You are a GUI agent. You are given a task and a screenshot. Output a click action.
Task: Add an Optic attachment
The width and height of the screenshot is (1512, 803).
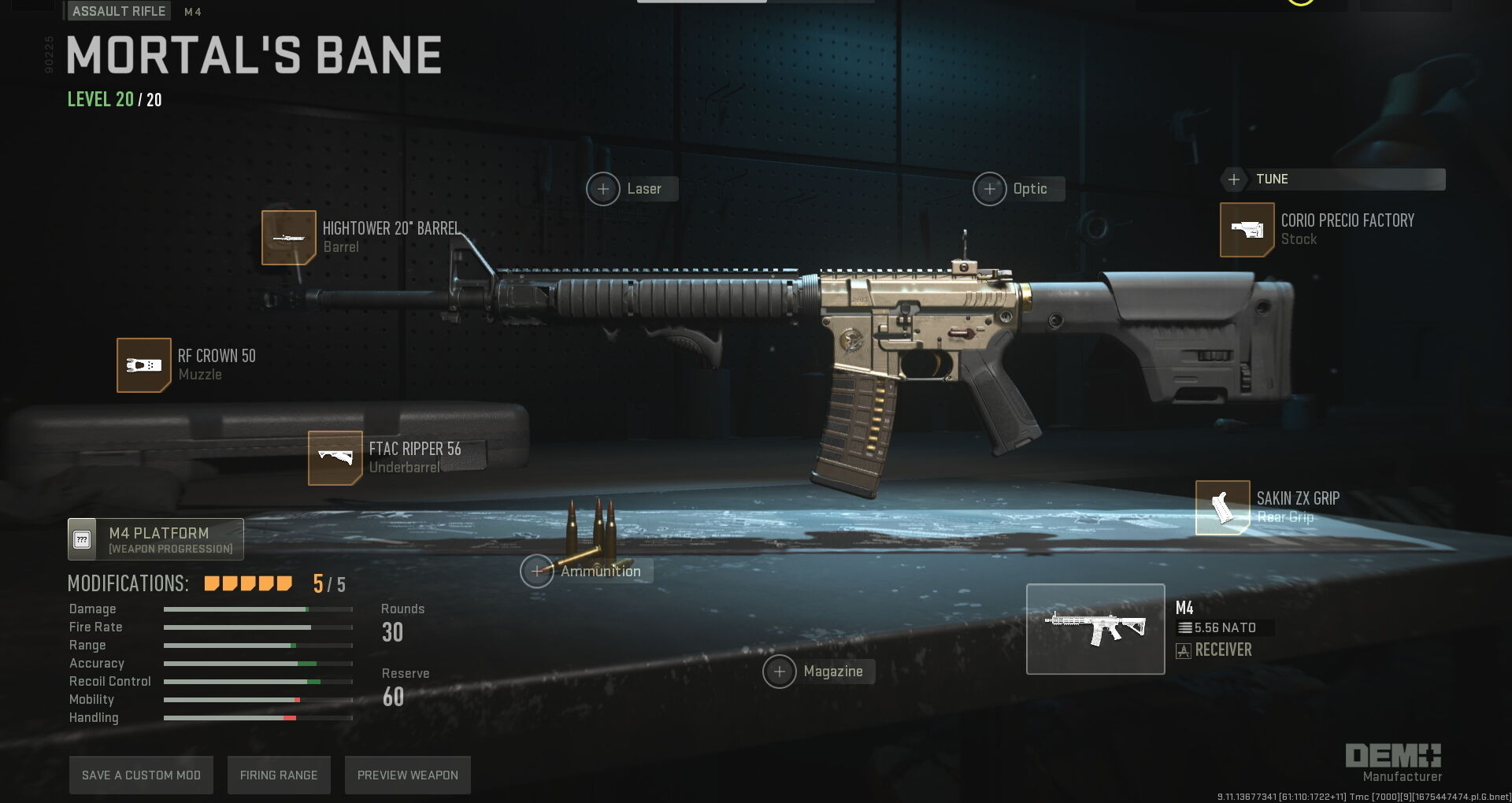click(990, 189)
